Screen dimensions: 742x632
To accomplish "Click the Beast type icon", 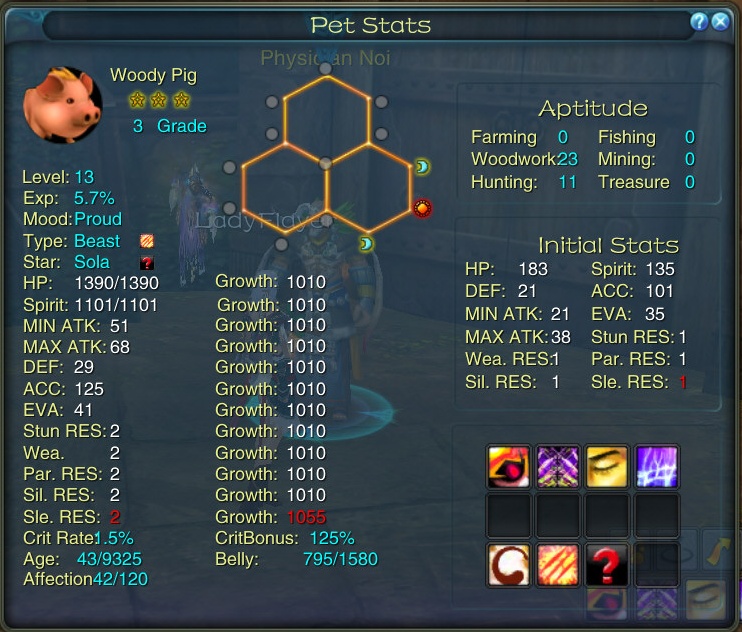I will pos(146,241).
